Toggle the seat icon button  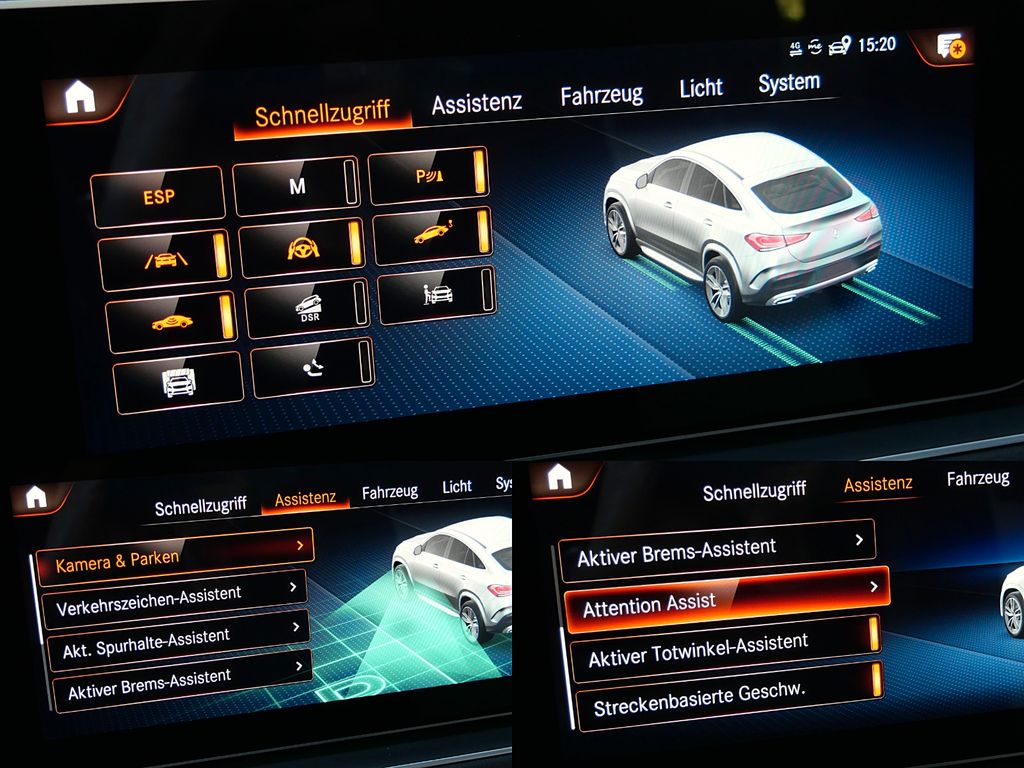(x=312, y=368)
